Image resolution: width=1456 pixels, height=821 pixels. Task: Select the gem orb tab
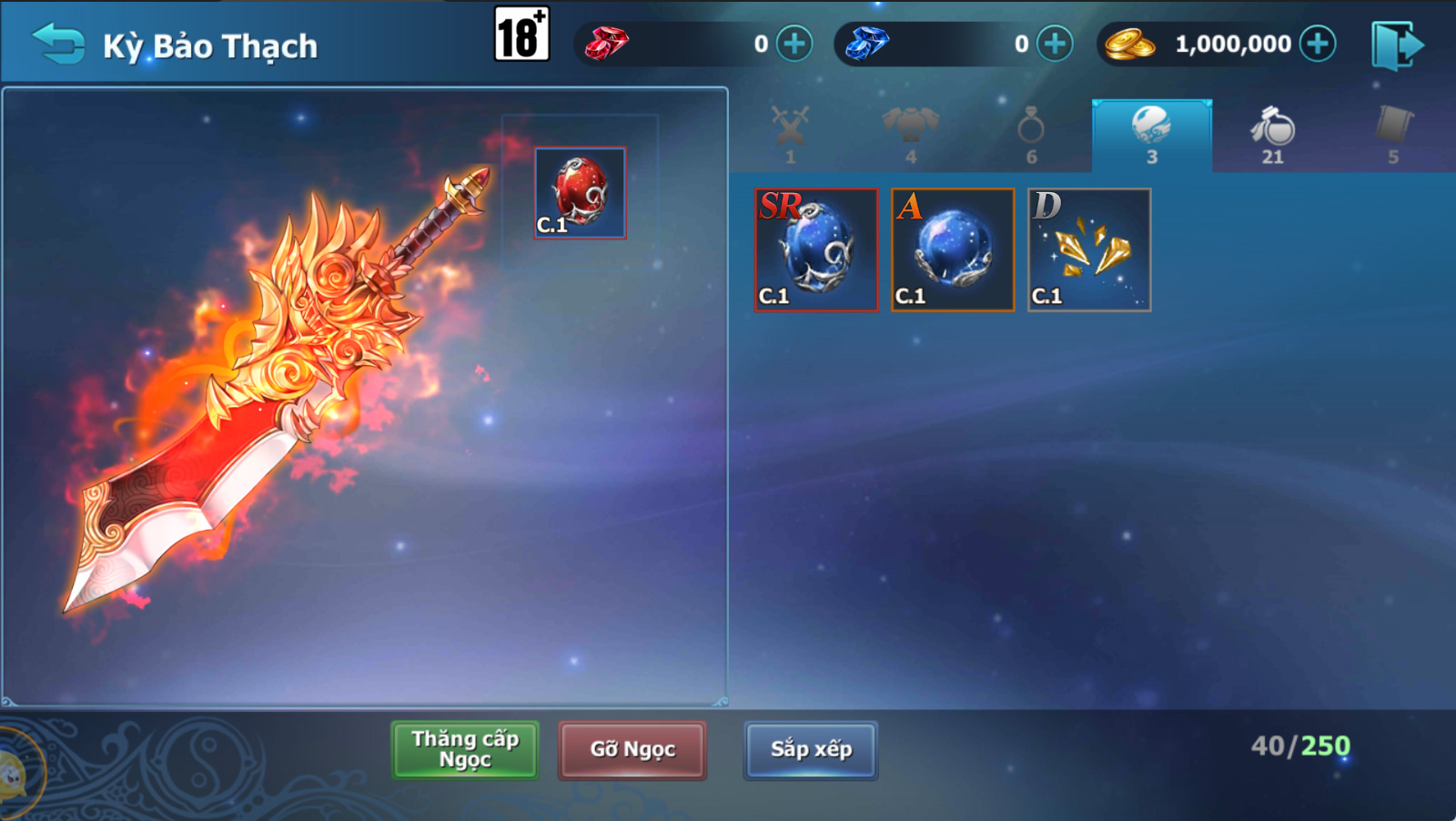click(x=1151, y=134)
